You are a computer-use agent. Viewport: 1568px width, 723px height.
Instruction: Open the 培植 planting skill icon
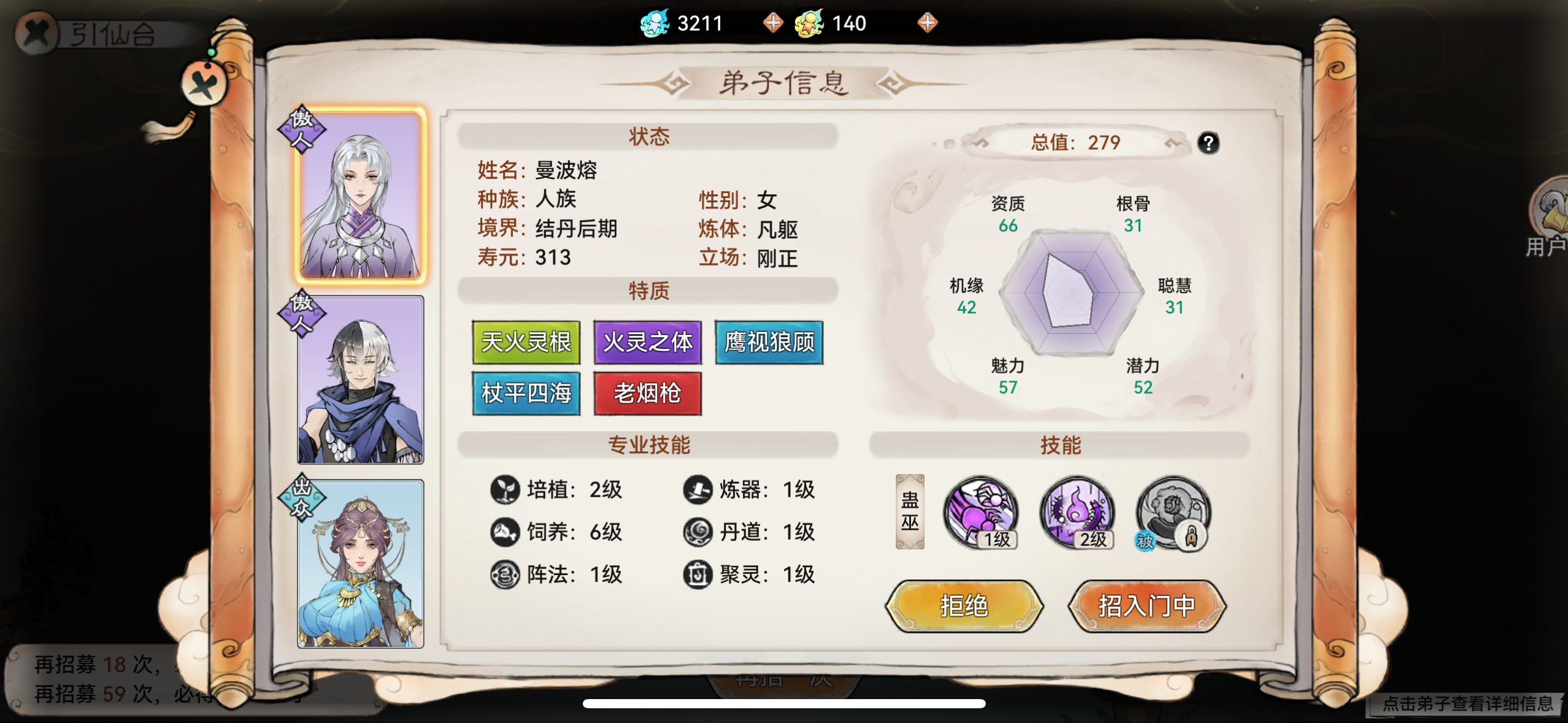(504, 489)
